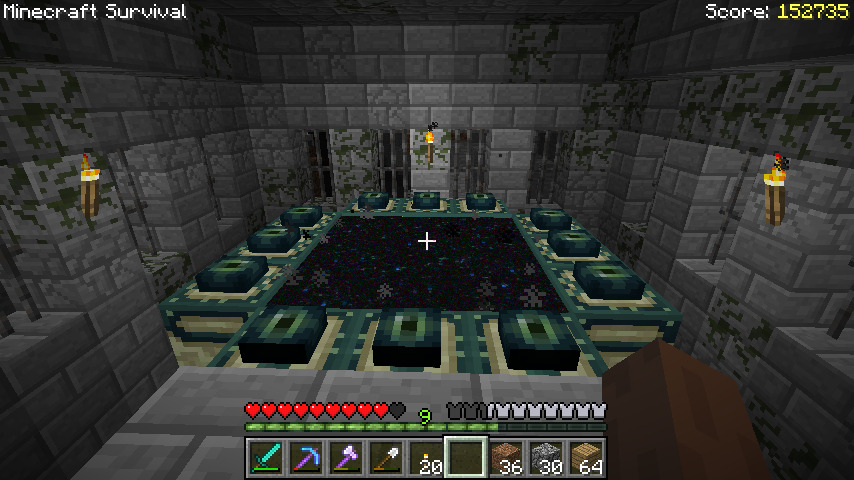Choose the dirt block stack of 36
The image size is (854, 480).
[x=506, y=458]
